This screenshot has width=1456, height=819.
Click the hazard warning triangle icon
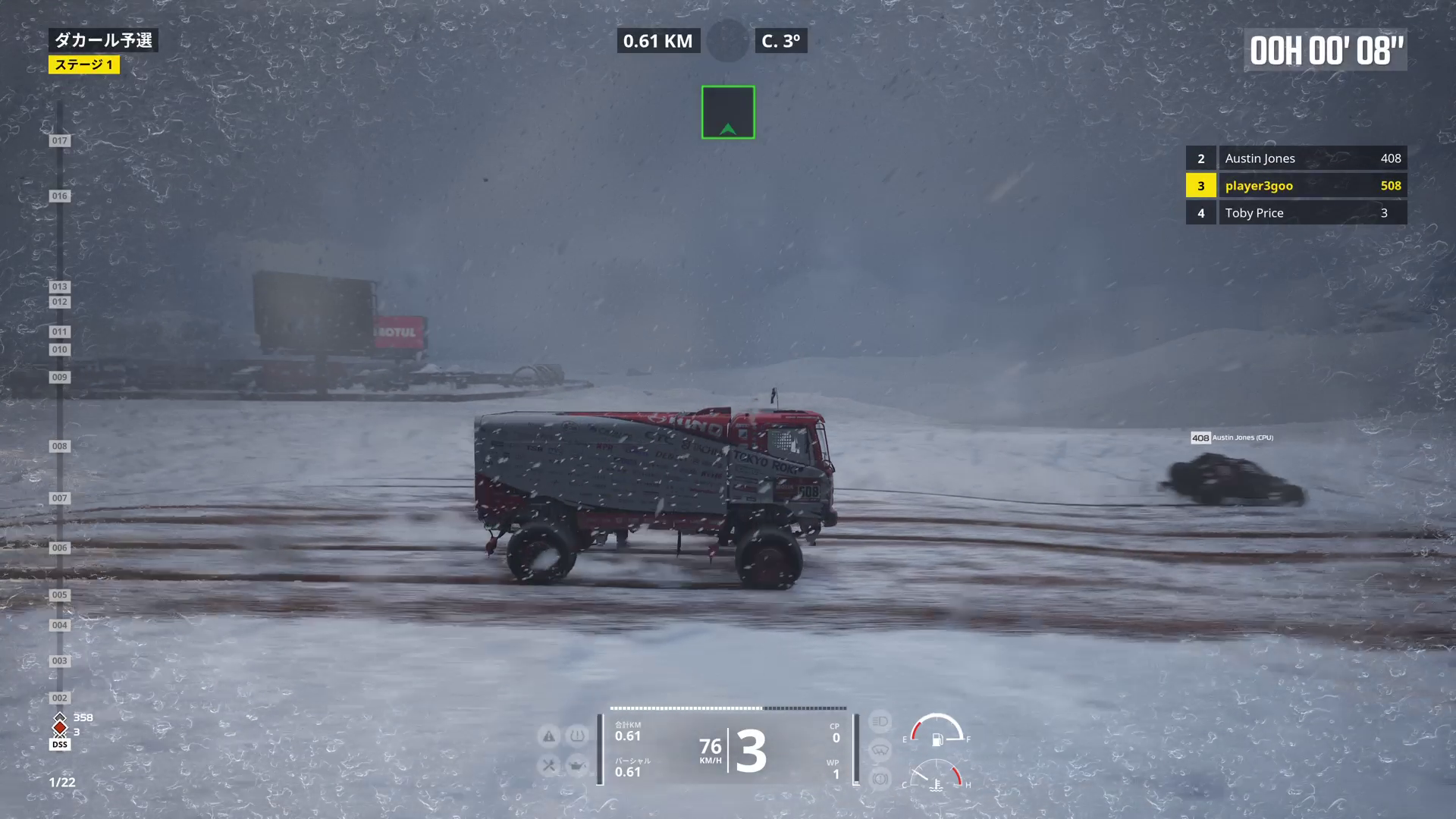(548, 736)
